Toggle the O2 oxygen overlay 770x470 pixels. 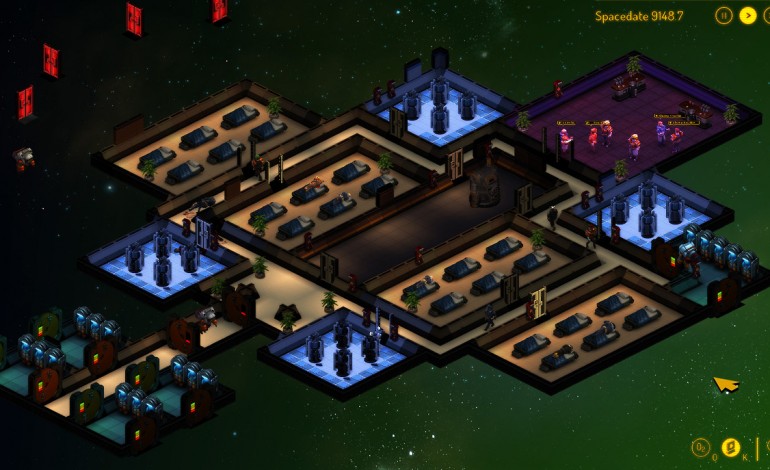click(x=703, y=446)
